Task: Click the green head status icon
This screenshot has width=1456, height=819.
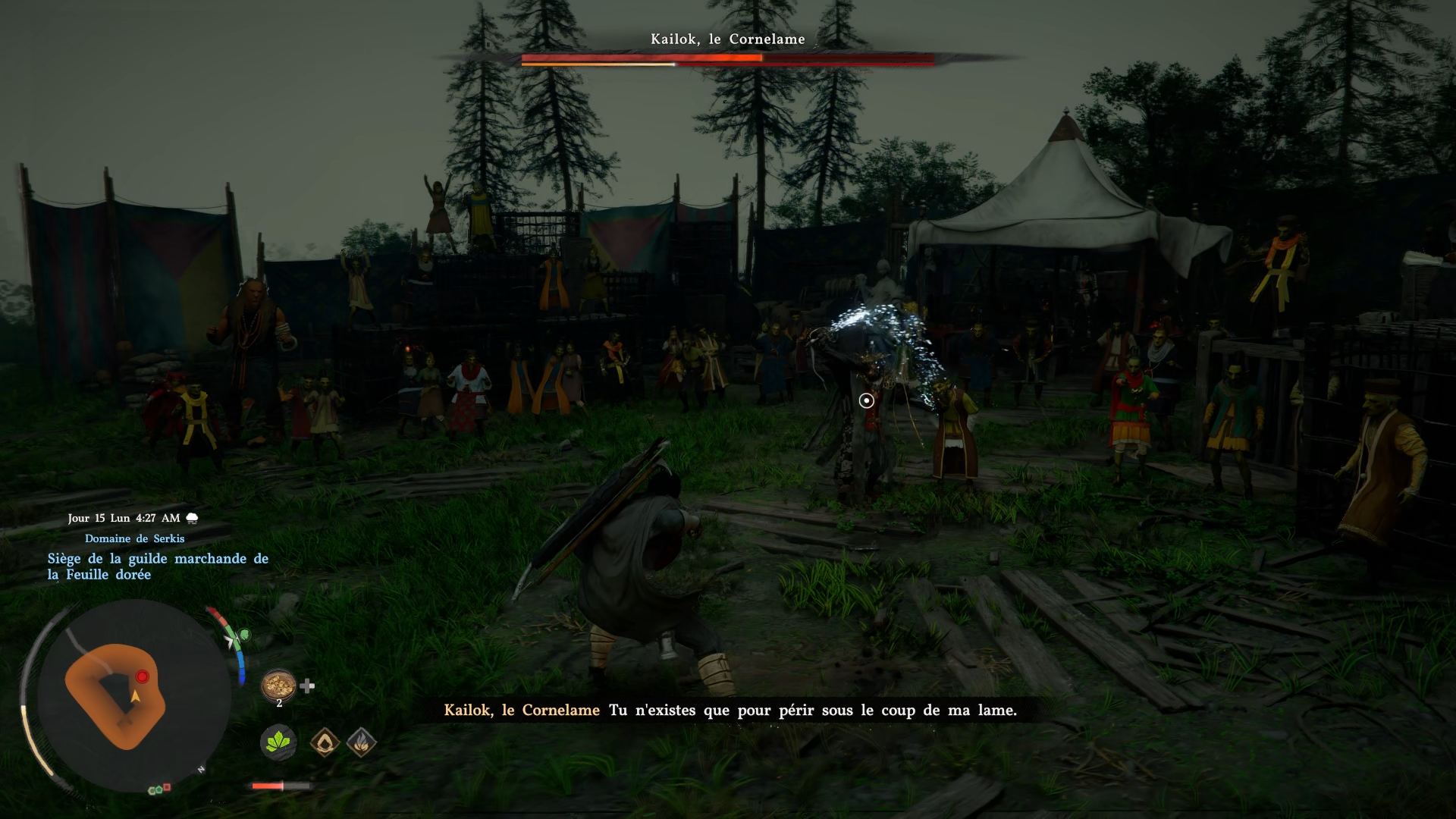Action: pos(244,635)
